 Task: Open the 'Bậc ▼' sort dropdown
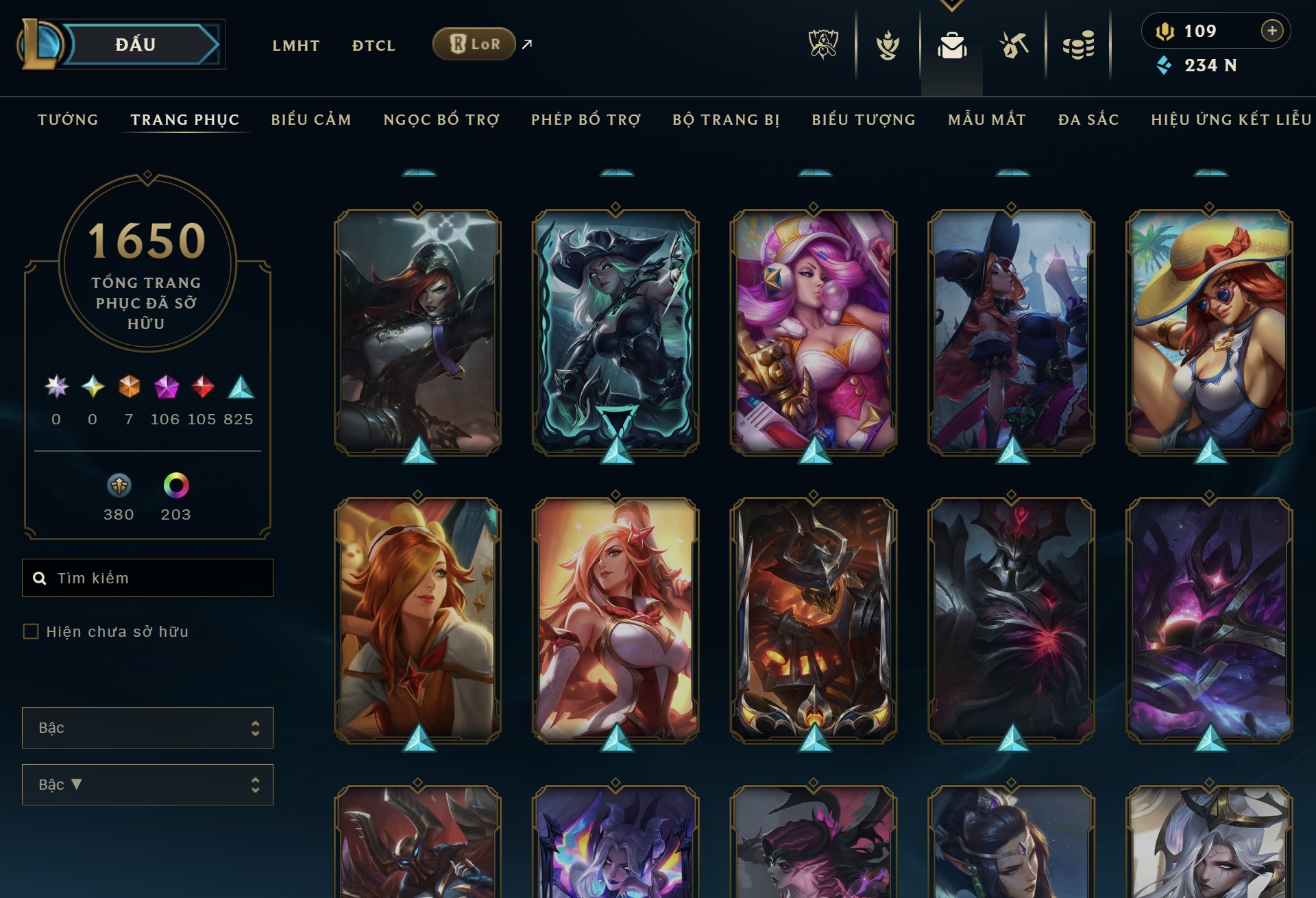(147, 784)
